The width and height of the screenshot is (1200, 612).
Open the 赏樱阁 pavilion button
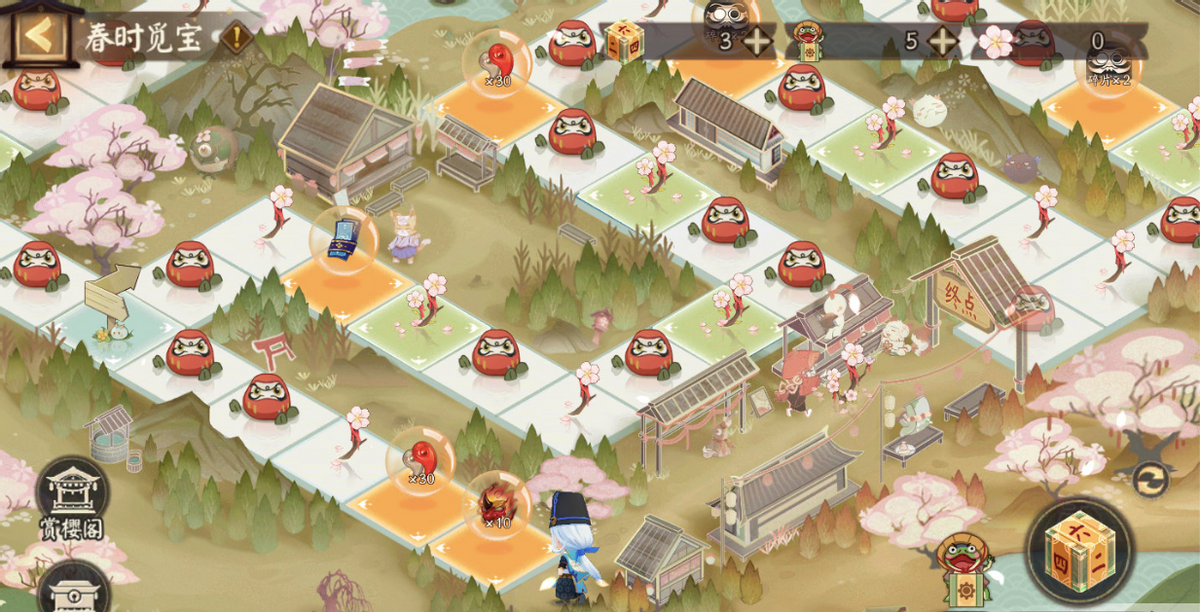click(x=72, y=499)
